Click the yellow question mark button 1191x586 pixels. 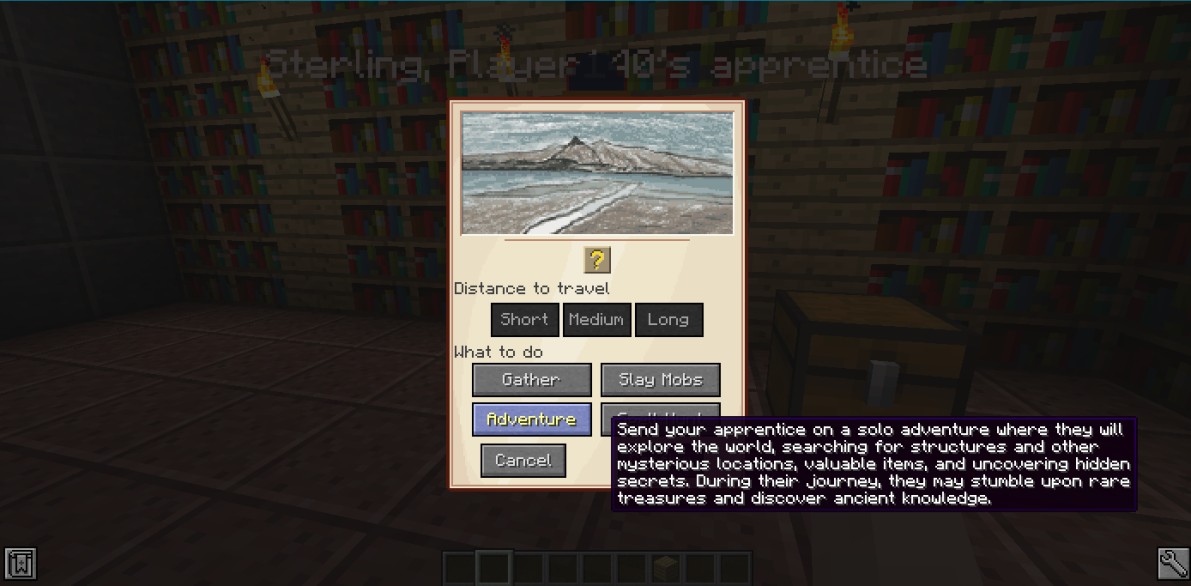(597, 261)
